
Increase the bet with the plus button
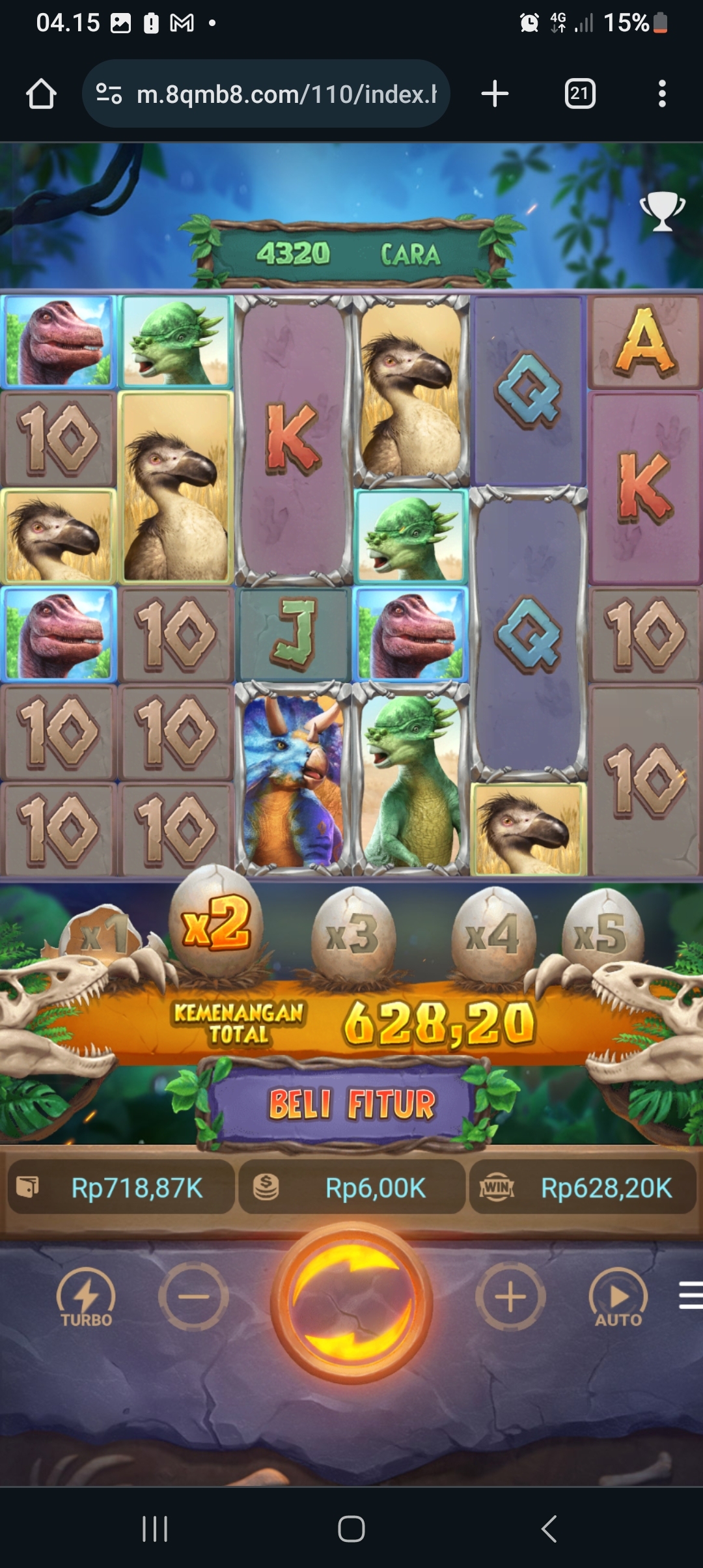coord(510,1297)
